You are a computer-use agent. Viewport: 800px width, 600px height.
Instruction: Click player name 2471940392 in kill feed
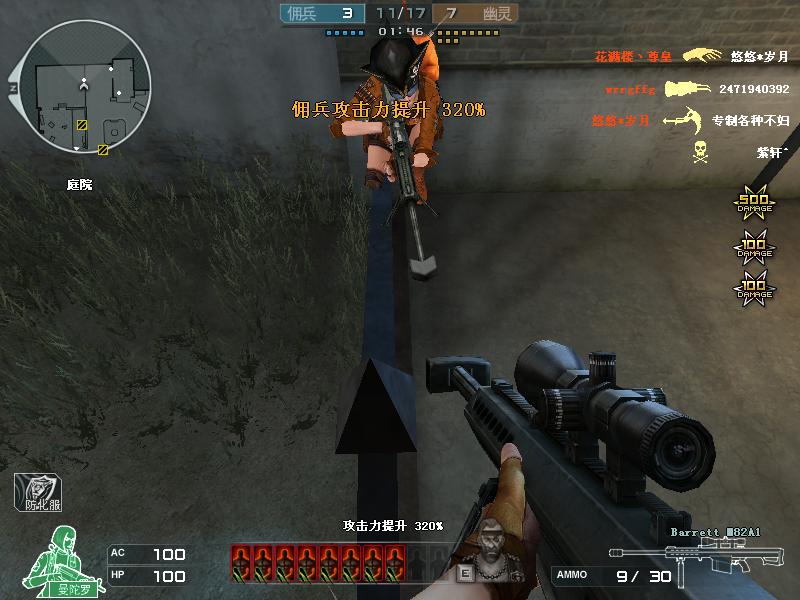(x=753, y=89)
